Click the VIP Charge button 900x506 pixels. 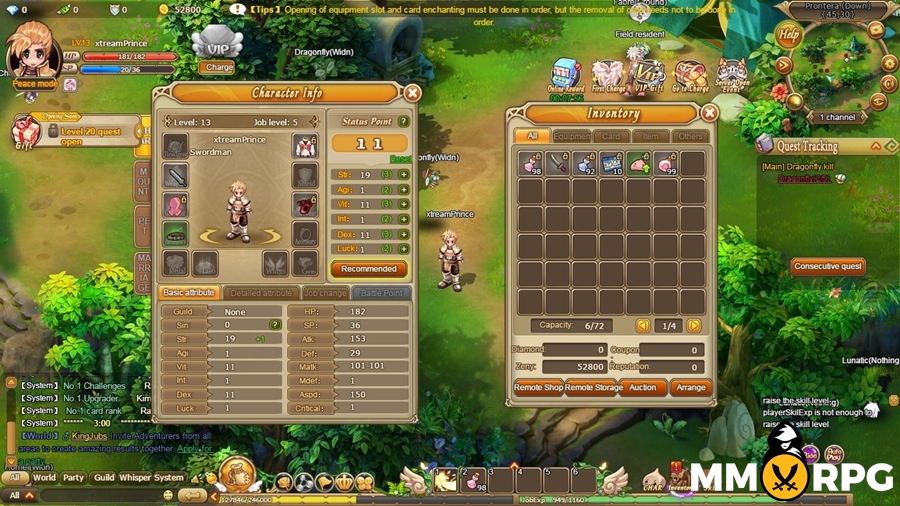tap(217, 68)
